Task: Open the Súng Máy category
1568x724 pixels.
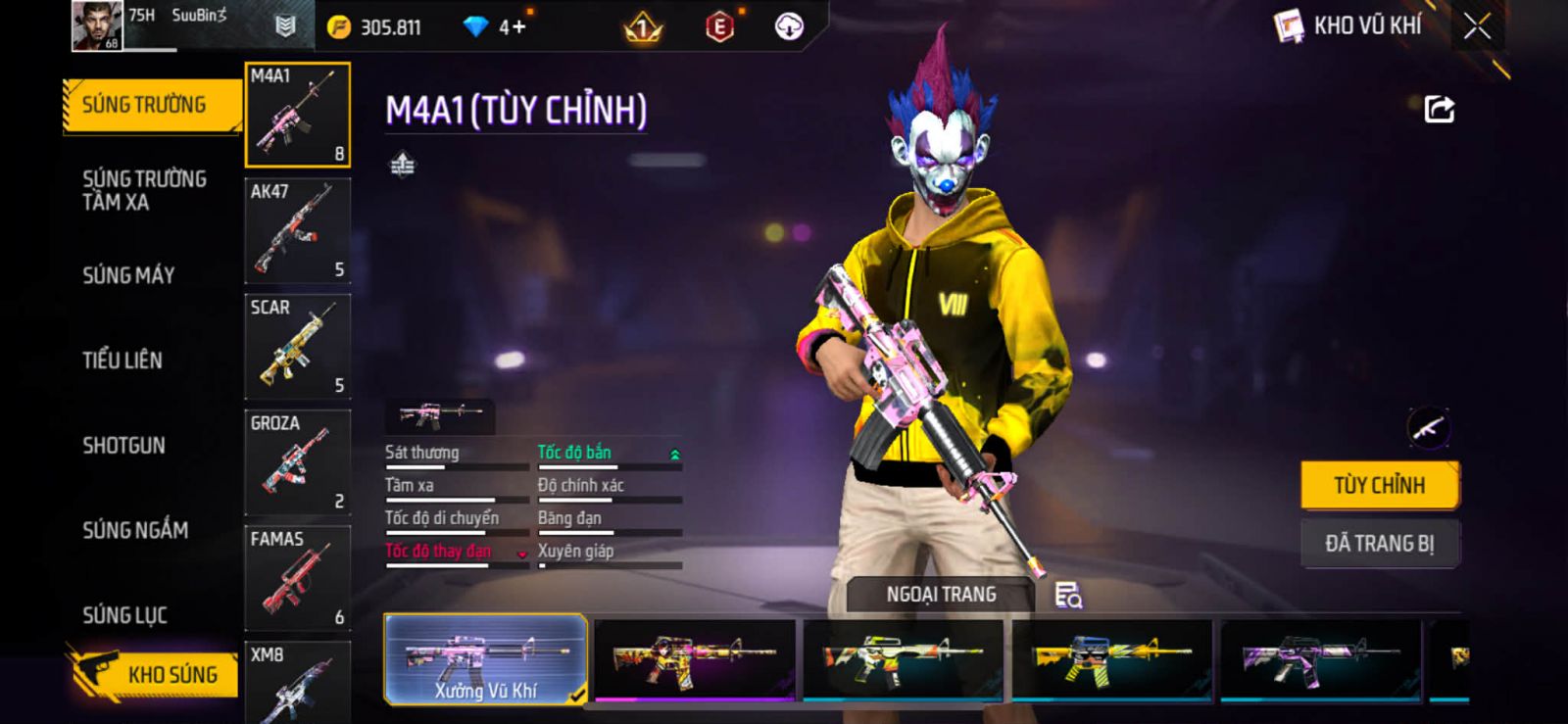Action: click(x=128, y=275)
